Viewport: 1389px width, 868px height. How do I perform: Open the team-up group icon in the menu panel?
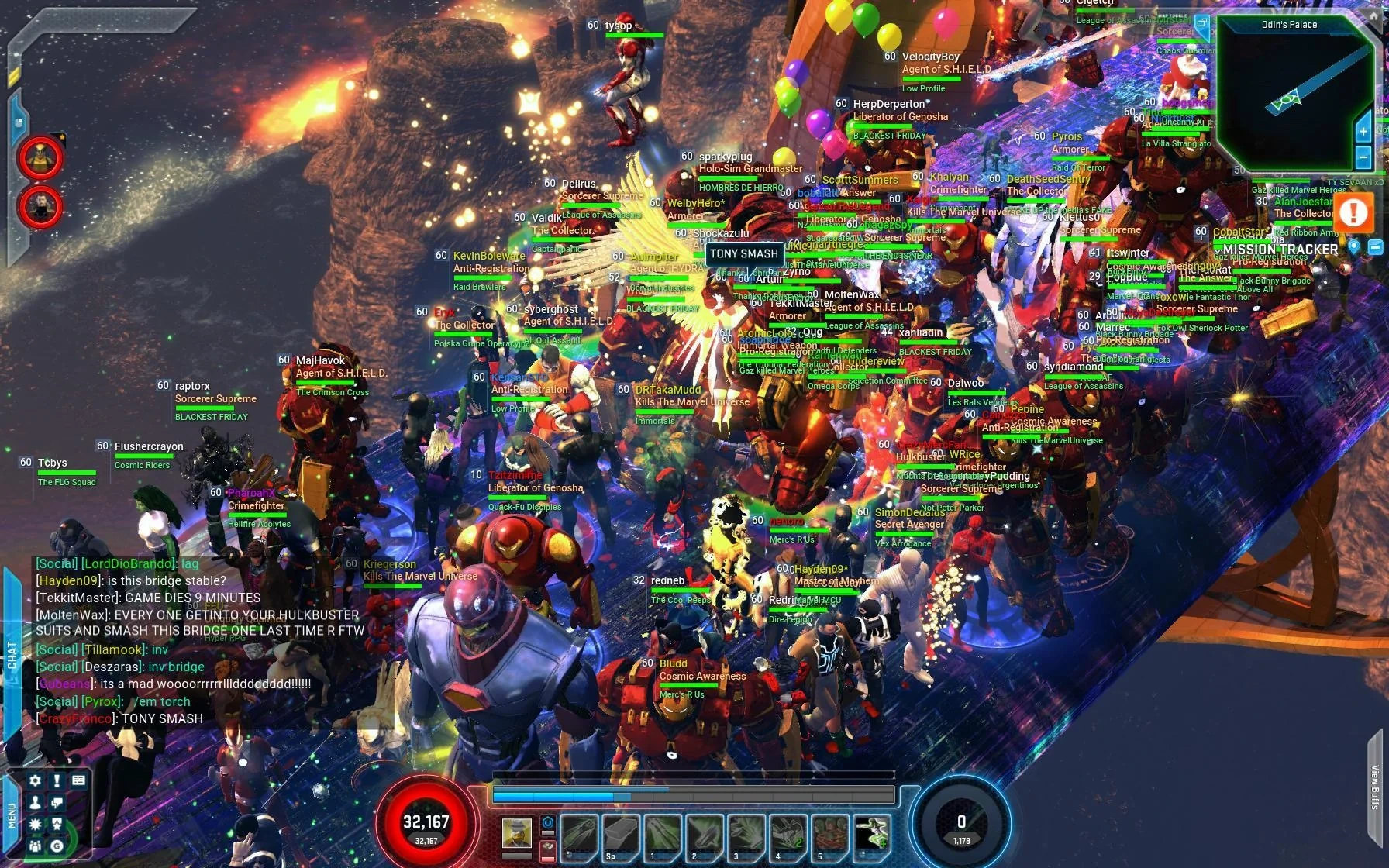tap(35, 846)
